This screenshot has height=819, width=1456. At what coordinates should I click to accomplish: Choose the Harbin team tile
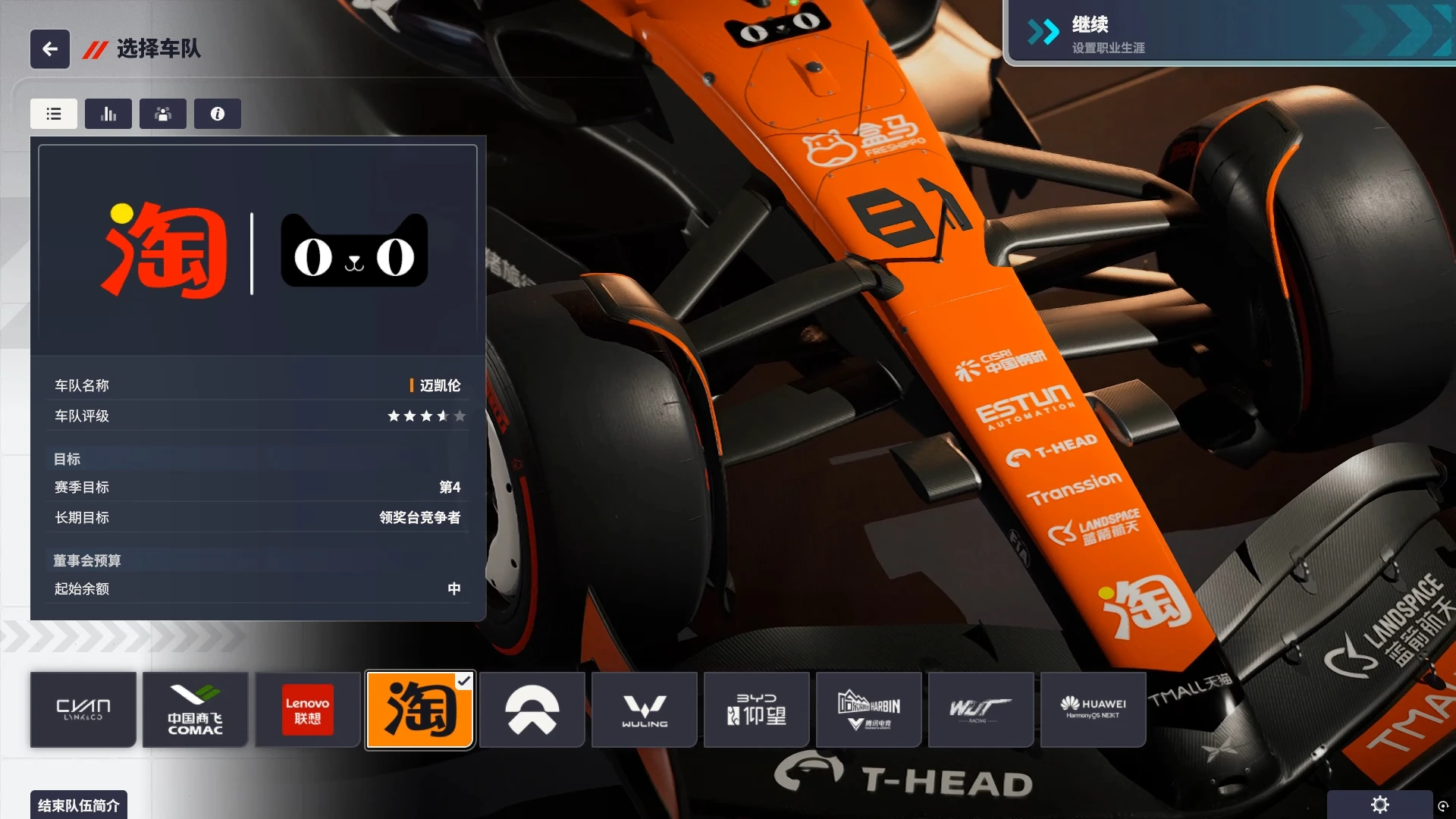[x=869, y=710]
